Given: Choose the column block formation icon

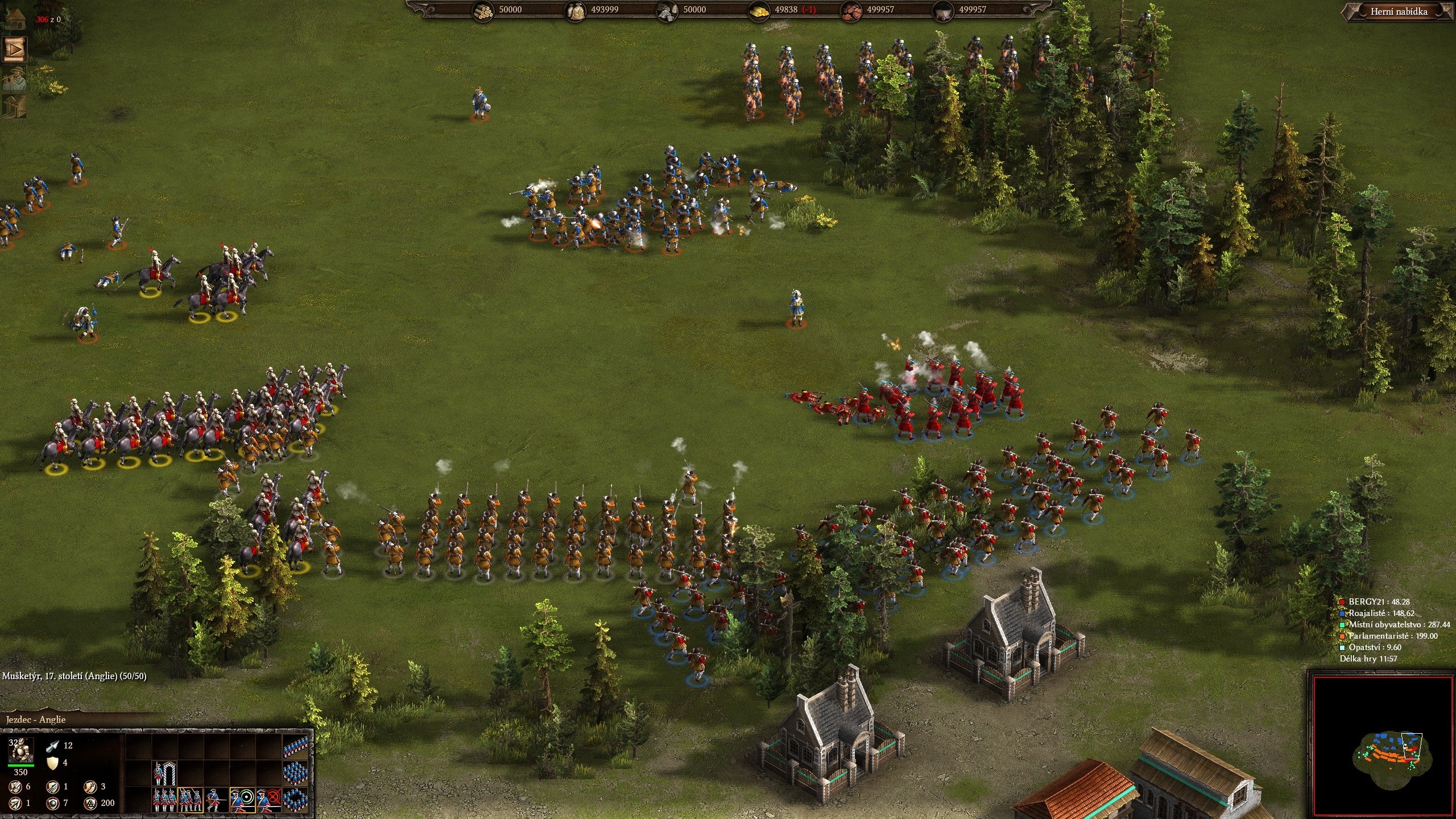Looking at the screenshot, I should tap(295, 772).
